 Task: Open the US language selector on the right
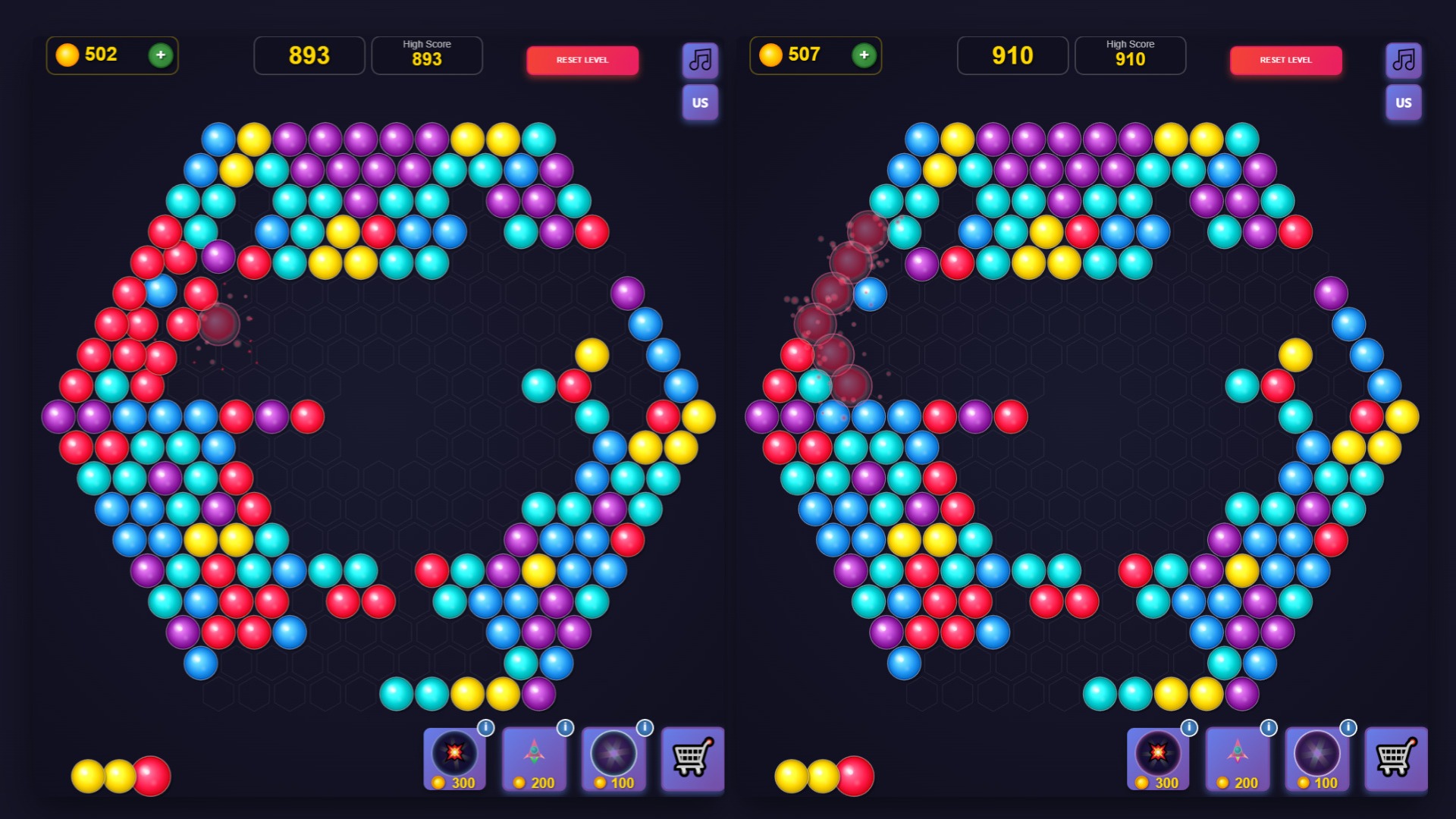(1403, 102)
